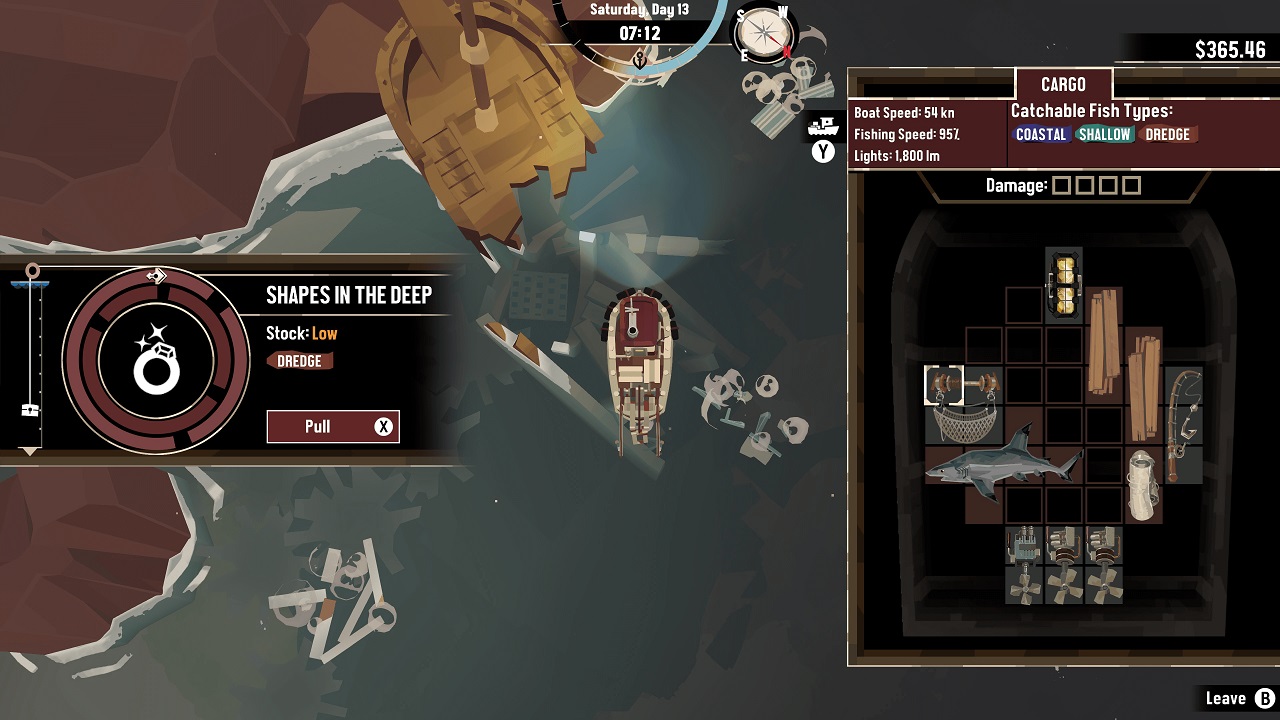This screenshot has width=1280, height=720.
Task: Switch to the CARGO tab
Action: [1063, 85]
